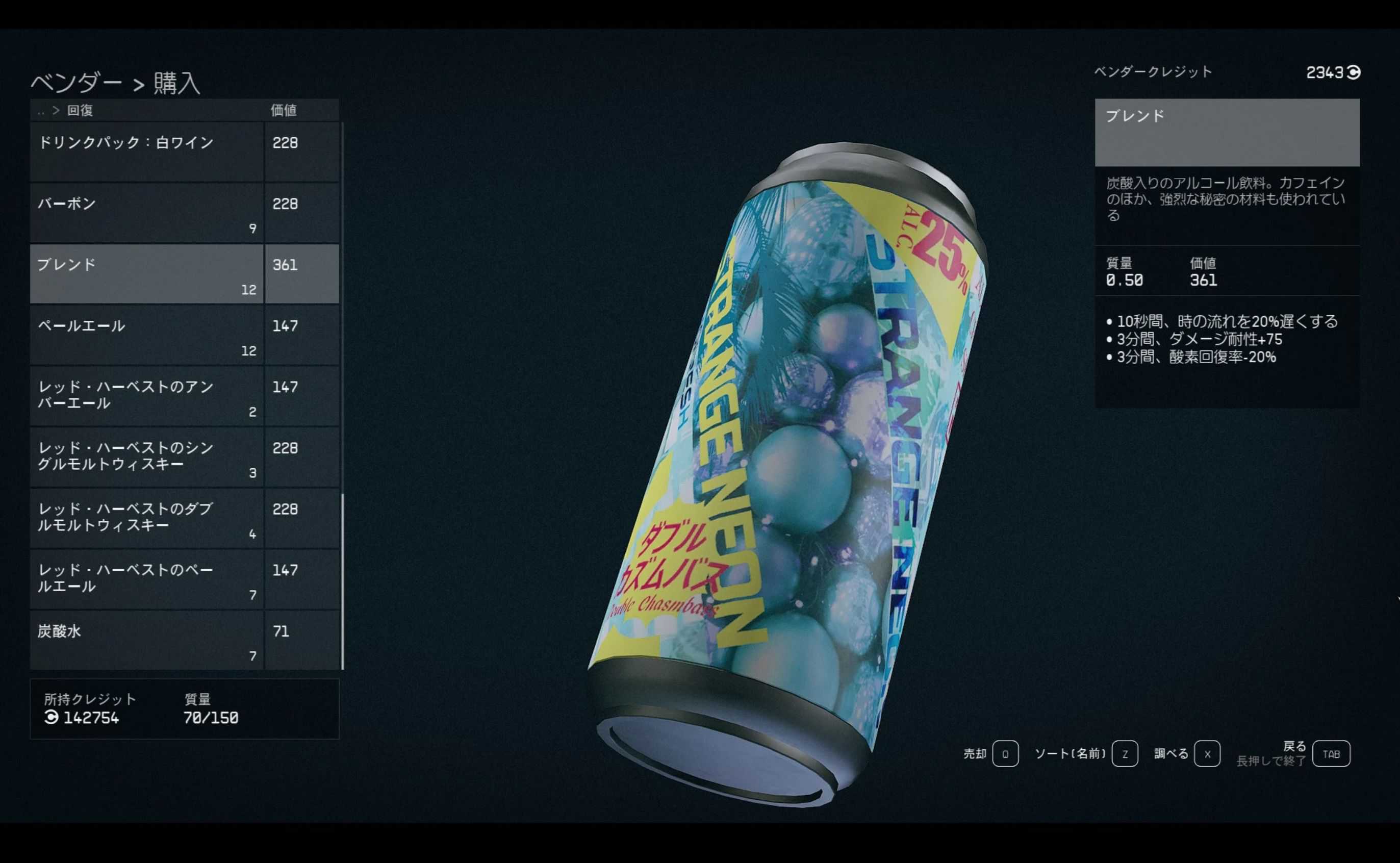Go up from the 回復 category breadcrumb
This screenshot has width=1400, height=863.
pyautogui.click(x=41, y=111)
